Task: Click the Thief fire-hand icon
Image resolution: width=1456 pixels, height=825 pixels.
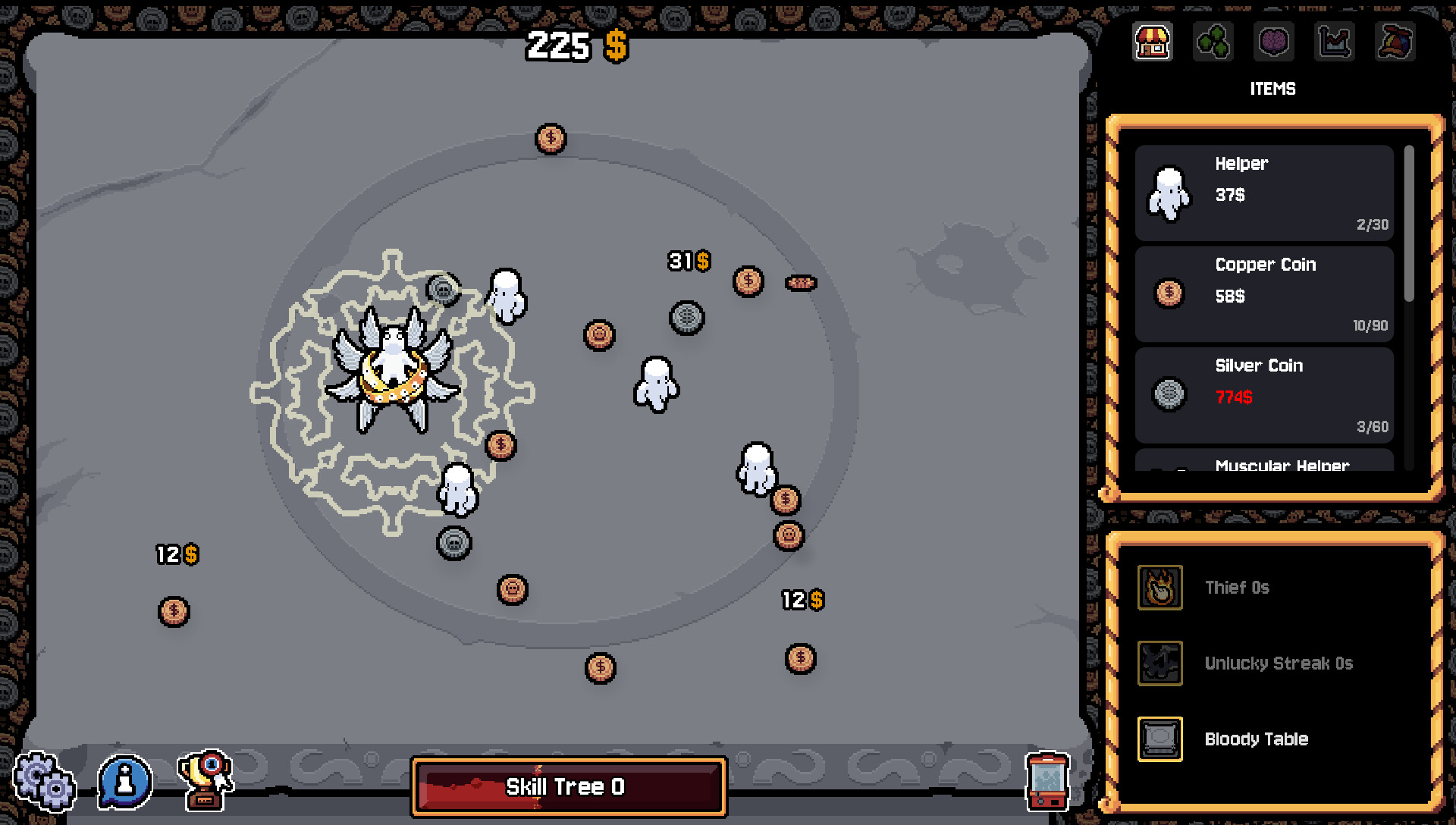Action: click(x=1159, y=587)
